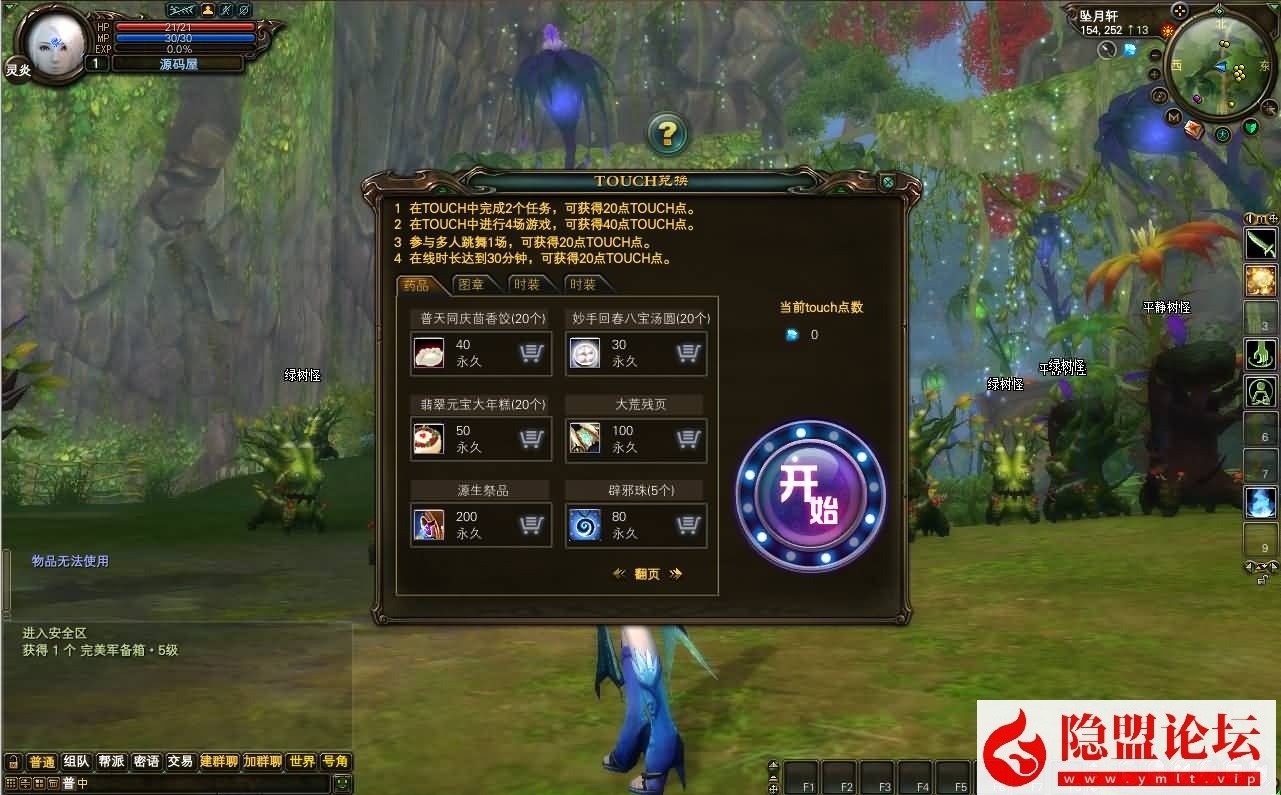Viewport: 1281px width, 795px height.
Task: Click the 妙手回春八宝汤圆 purchase cart
Action: (x=688, y=353)
